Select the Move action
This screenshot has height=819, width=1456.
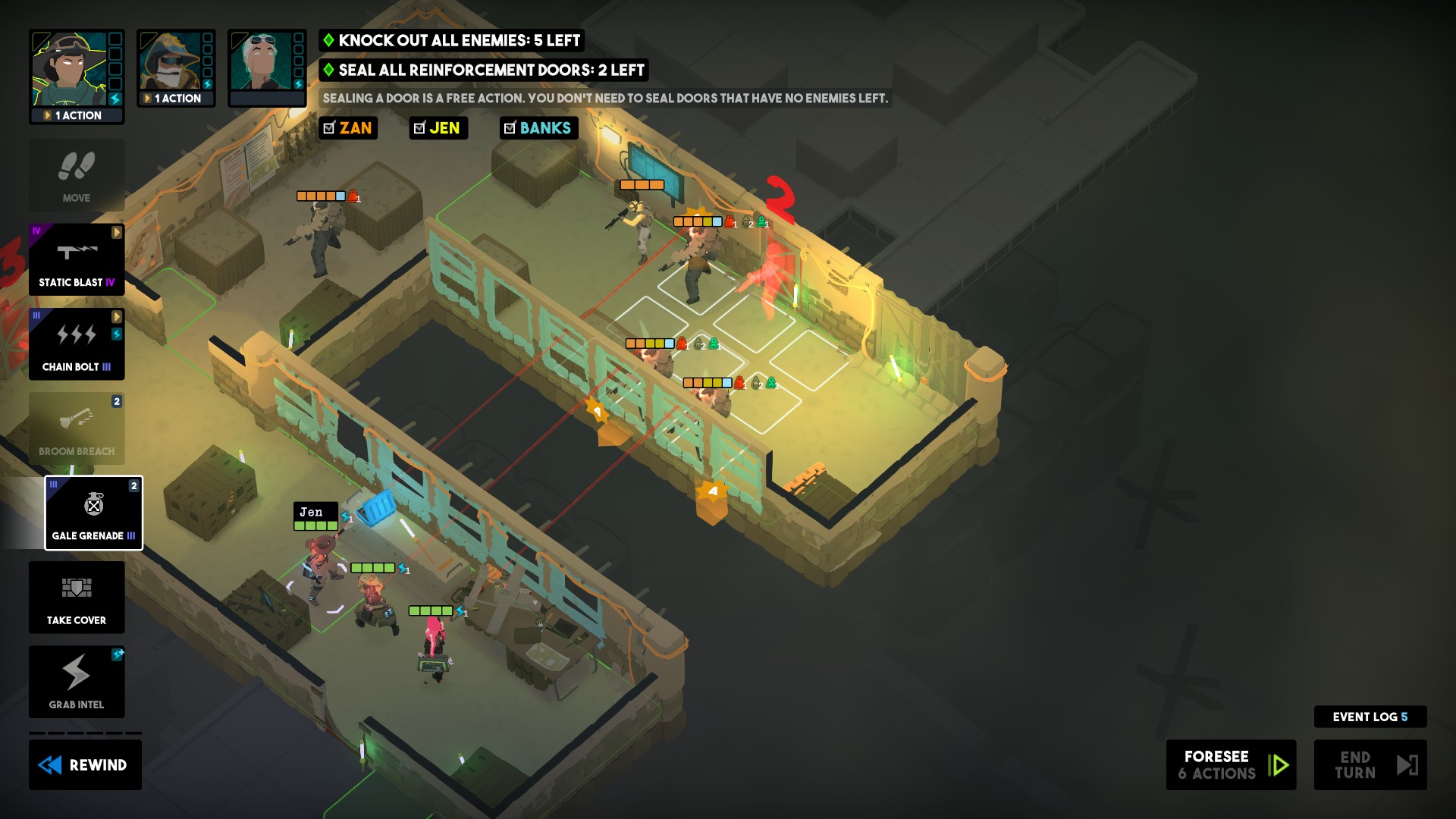tap(76, 175)
